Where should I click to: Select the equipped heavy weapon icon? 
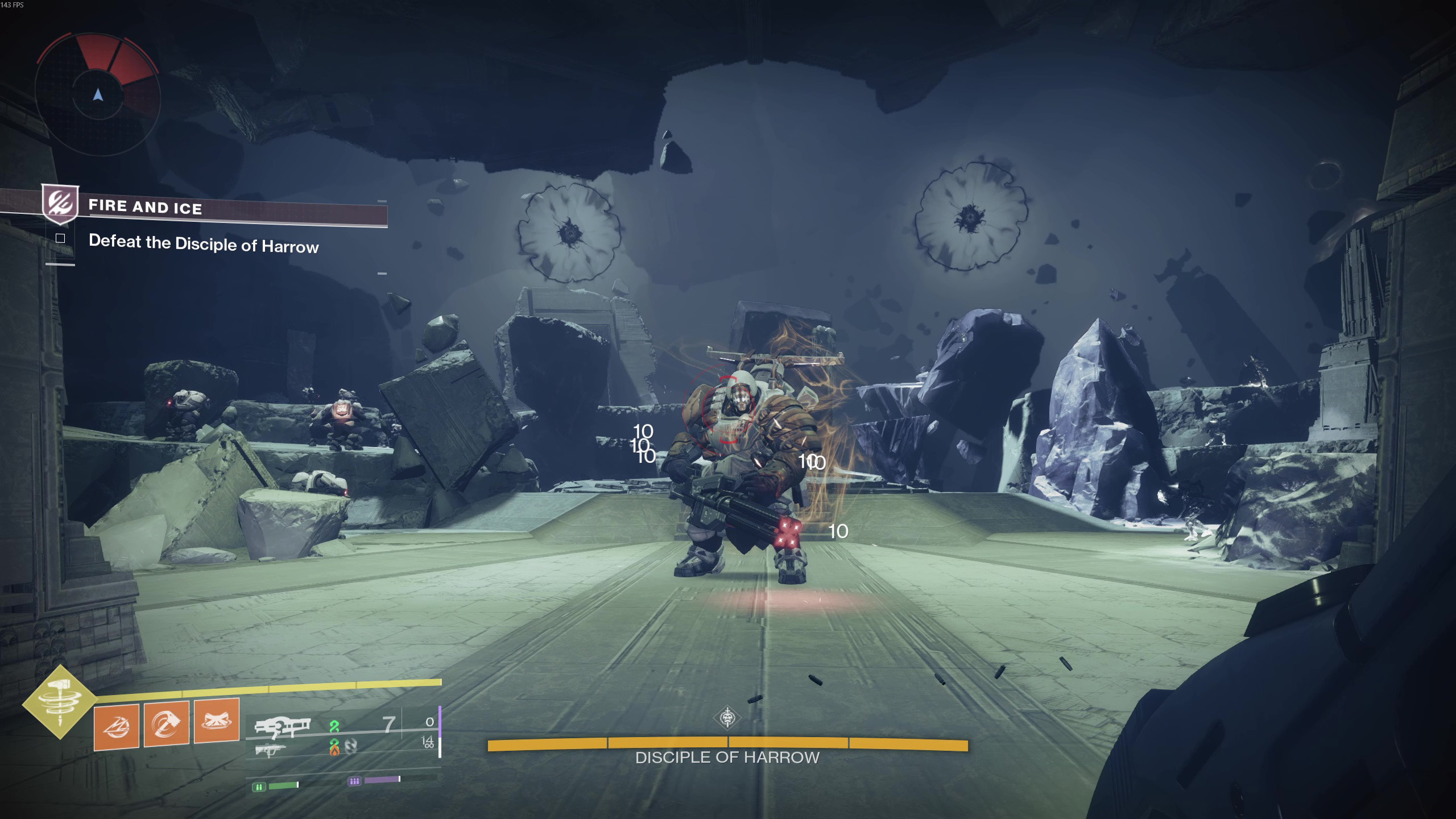pos(282,727)
